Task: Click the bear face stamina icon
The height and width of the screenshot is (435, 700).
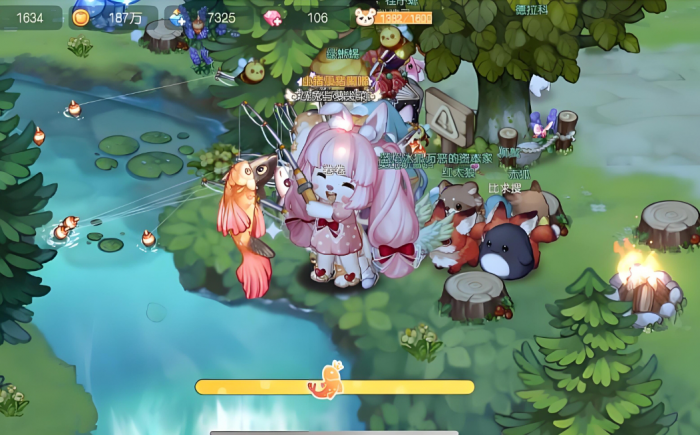Action: pyautogui.click(x=365, y=17)
